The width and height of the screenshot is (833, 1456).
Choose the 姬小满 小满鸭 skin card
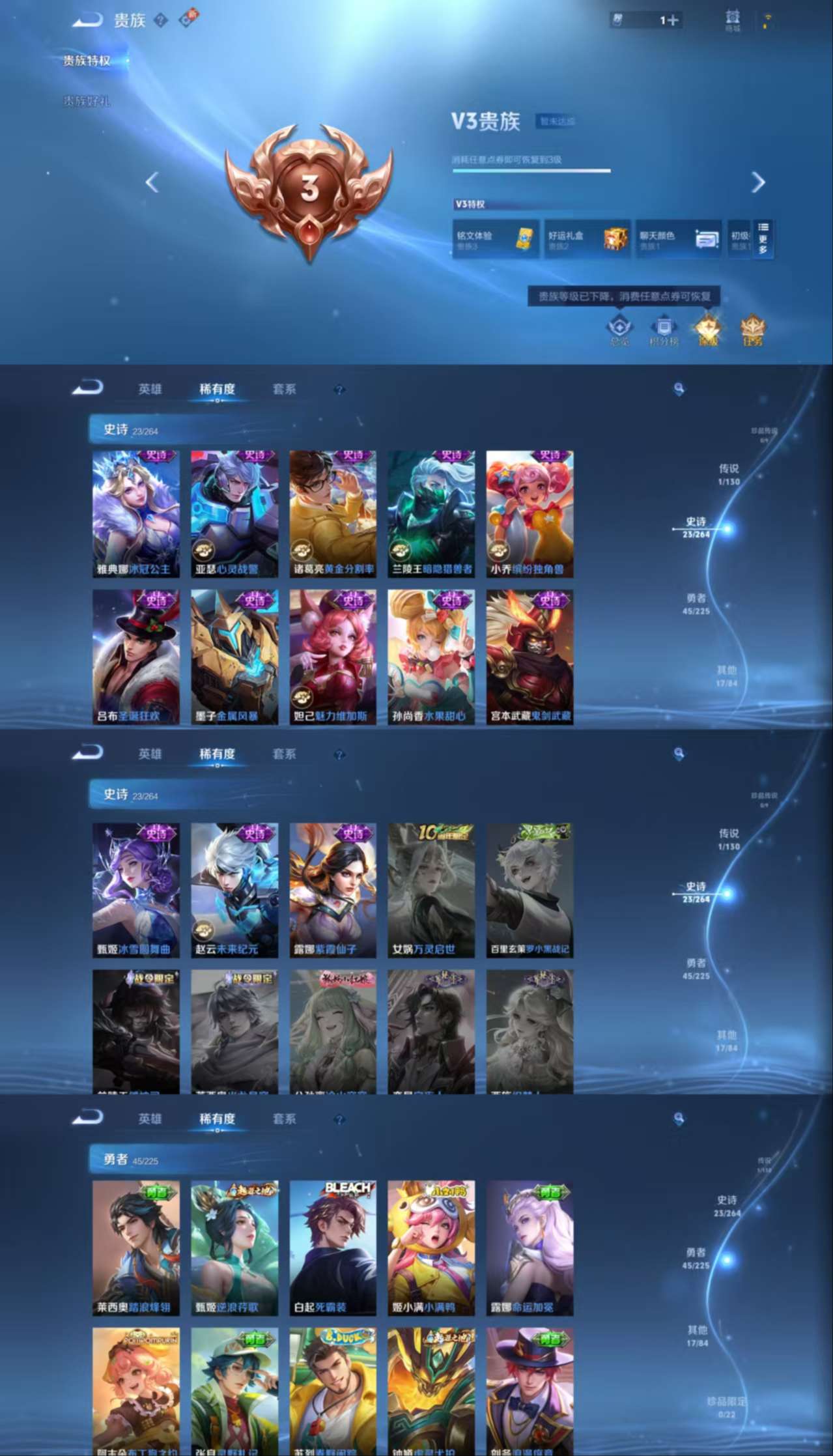pos(431,1248)
